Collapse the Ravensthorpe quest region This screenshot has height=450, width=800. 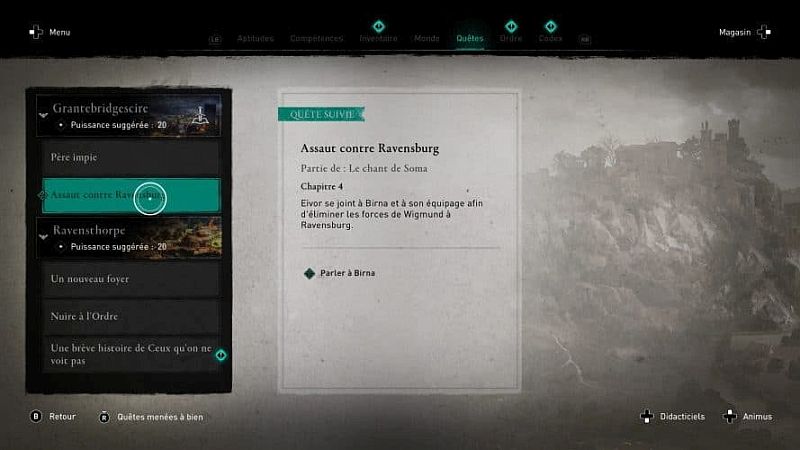pos(43,236)
